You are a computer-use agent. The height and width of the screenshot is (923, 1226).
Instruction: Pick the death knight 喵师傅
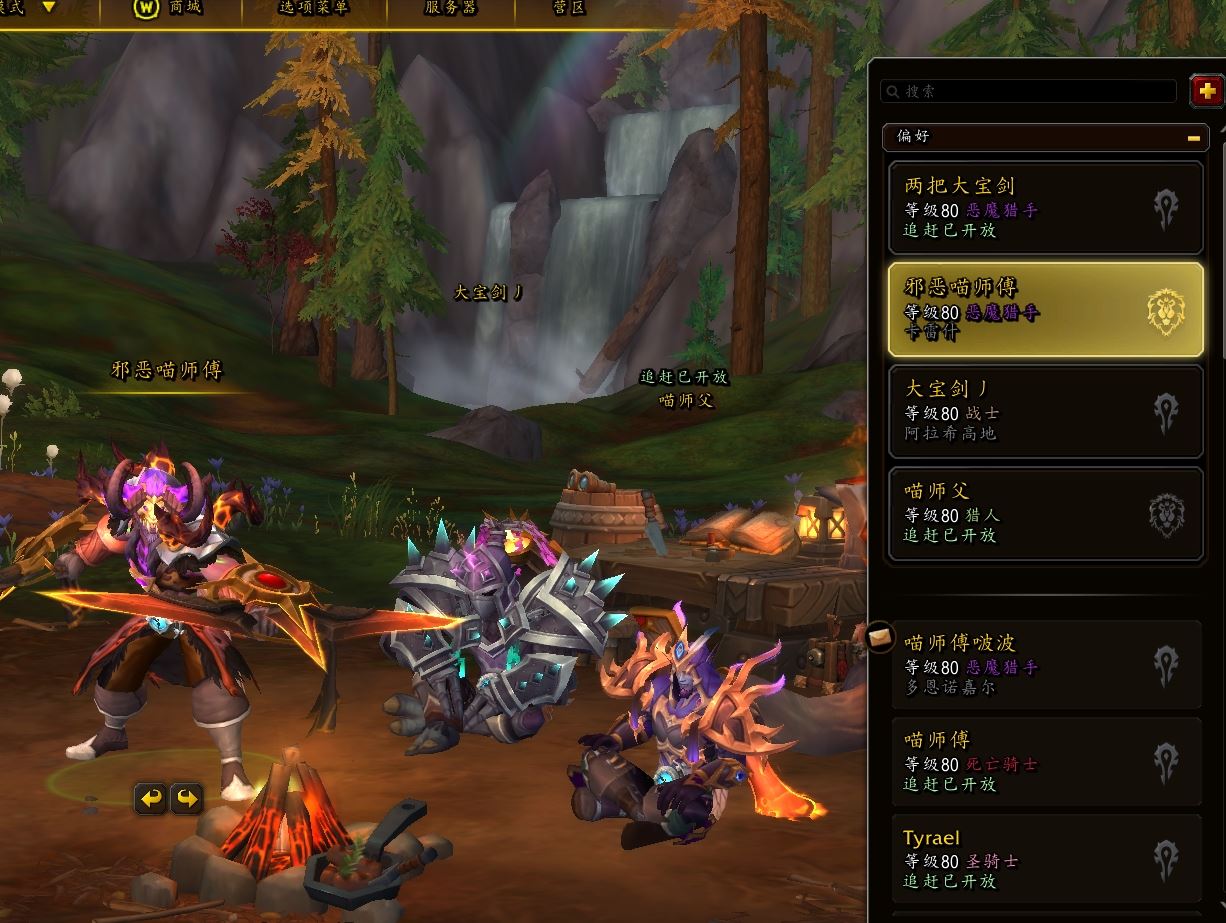coord(1045,762)
